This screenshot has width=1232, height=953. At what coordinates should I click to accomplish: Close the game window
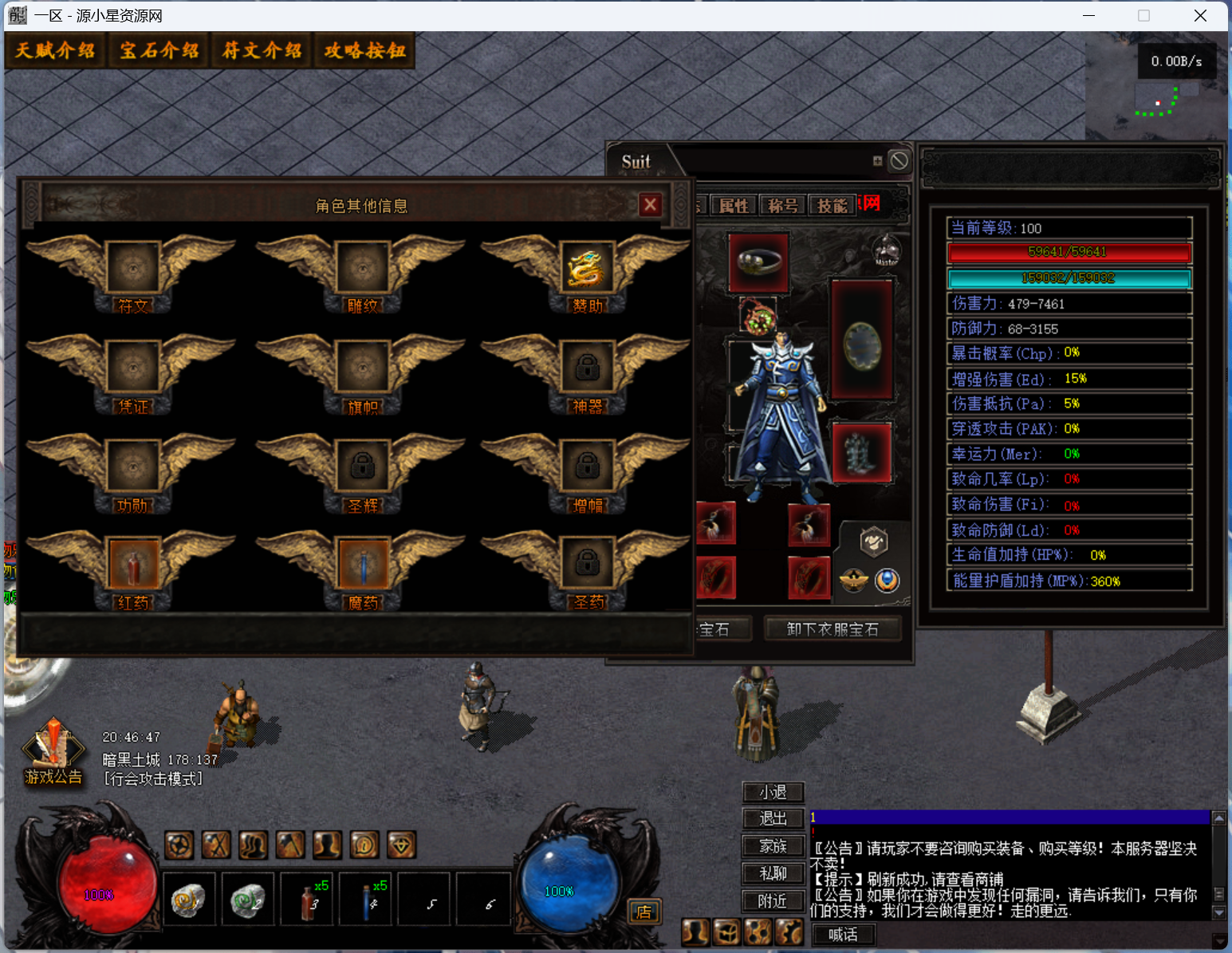coord(1200,16)
